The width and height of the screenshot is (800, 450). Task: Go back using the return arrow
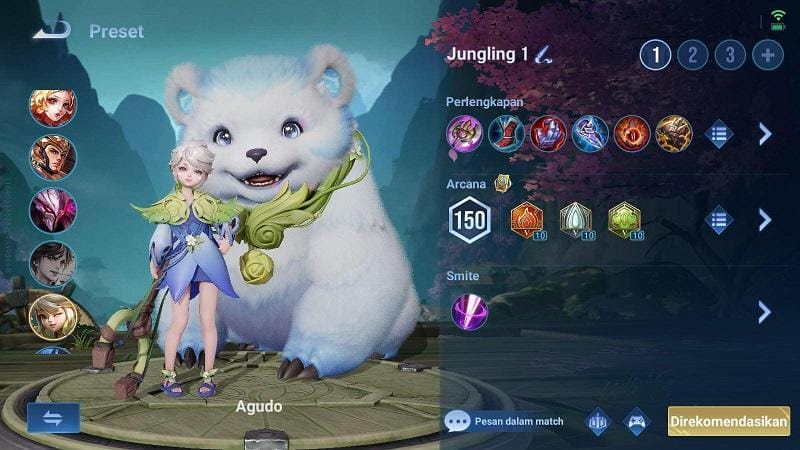click(x=50, y=30)
